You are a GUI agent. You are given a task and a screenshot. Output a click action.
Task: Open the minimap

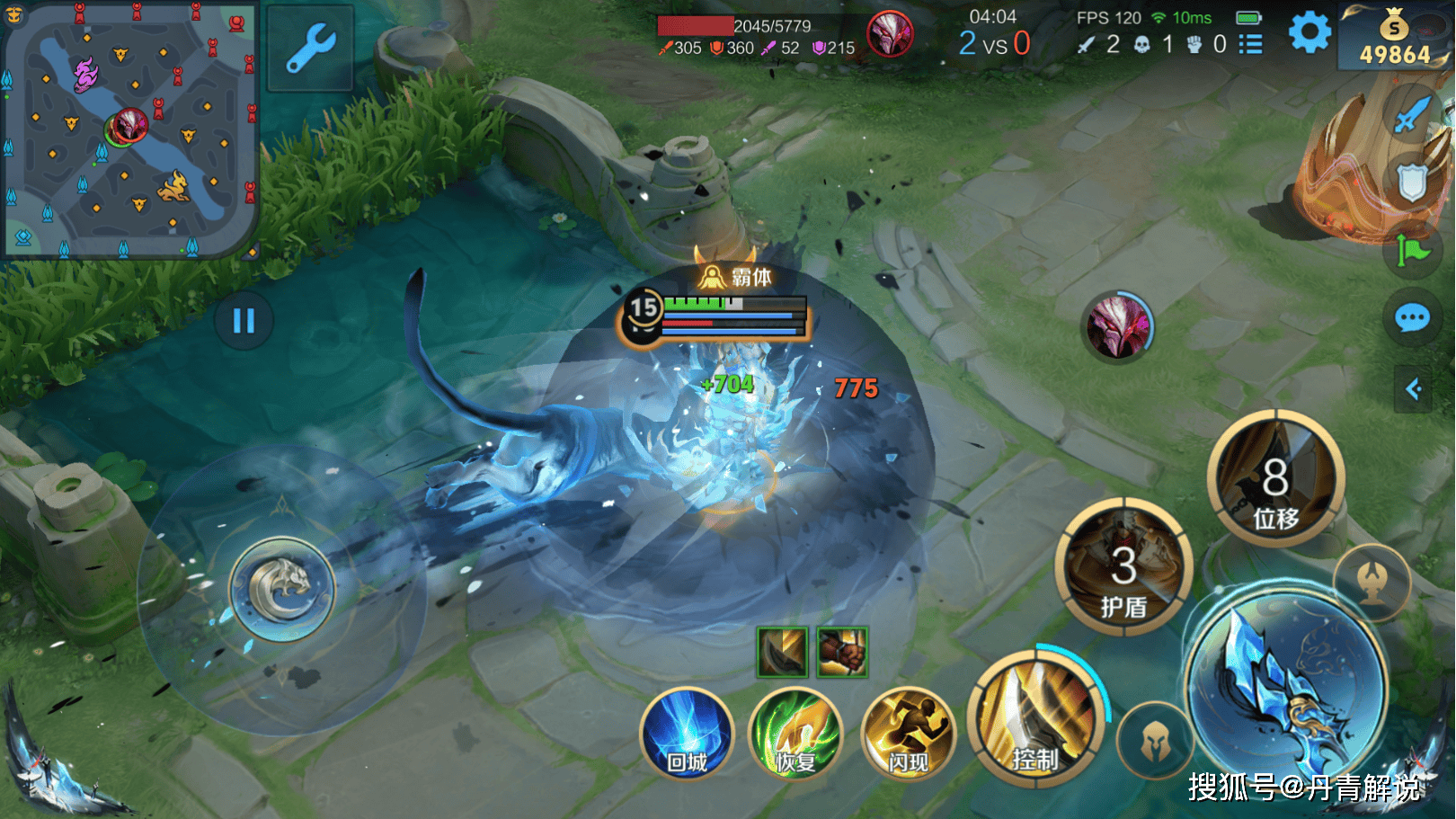[x=129, y=129]
